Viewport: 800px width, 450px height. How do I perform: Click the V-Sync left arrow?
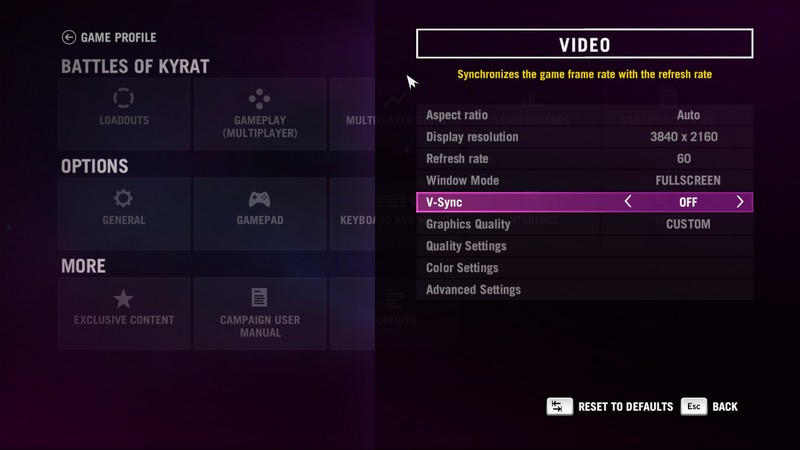coord(628,202)
